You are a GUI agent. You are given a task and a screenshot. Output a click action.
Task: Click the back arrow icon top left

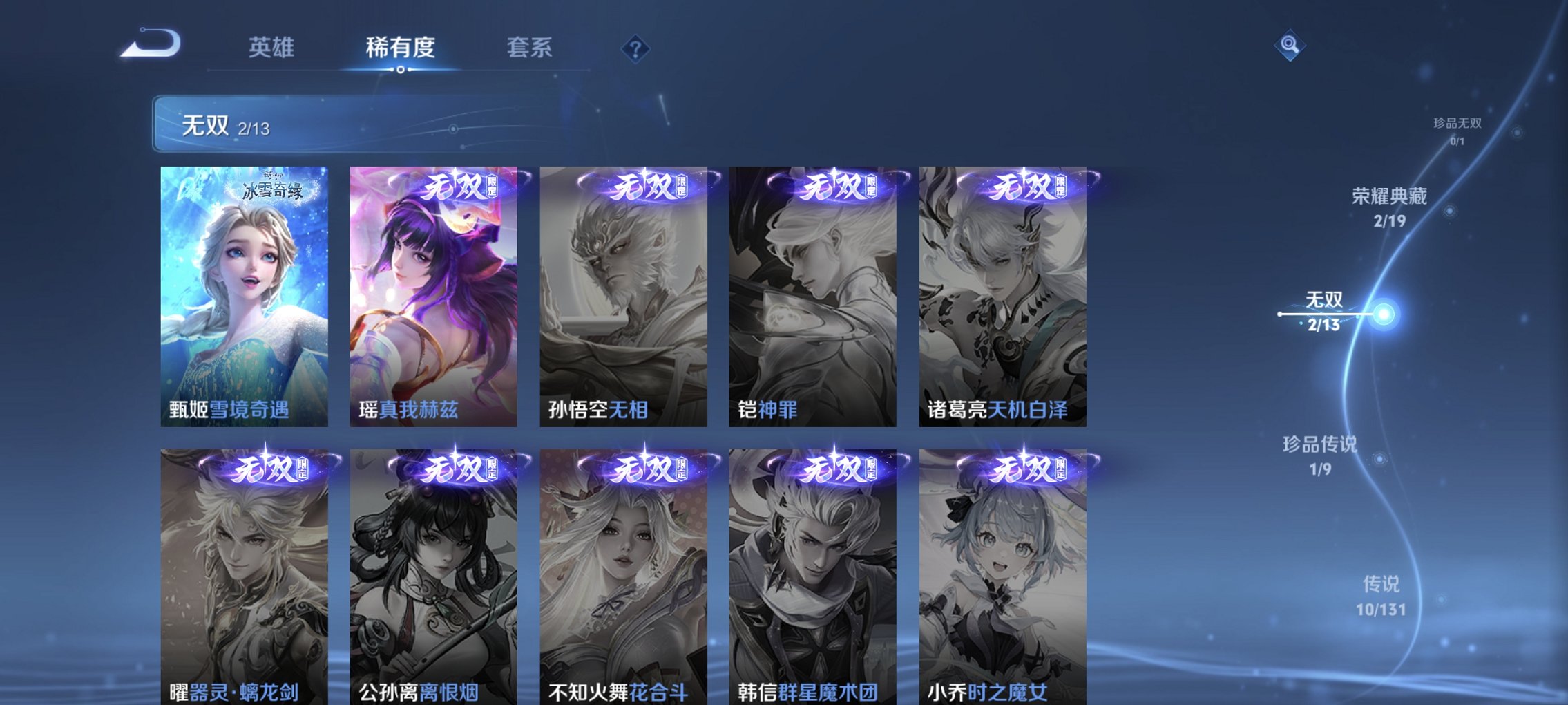pyautogui.click(x=151, y=44)
